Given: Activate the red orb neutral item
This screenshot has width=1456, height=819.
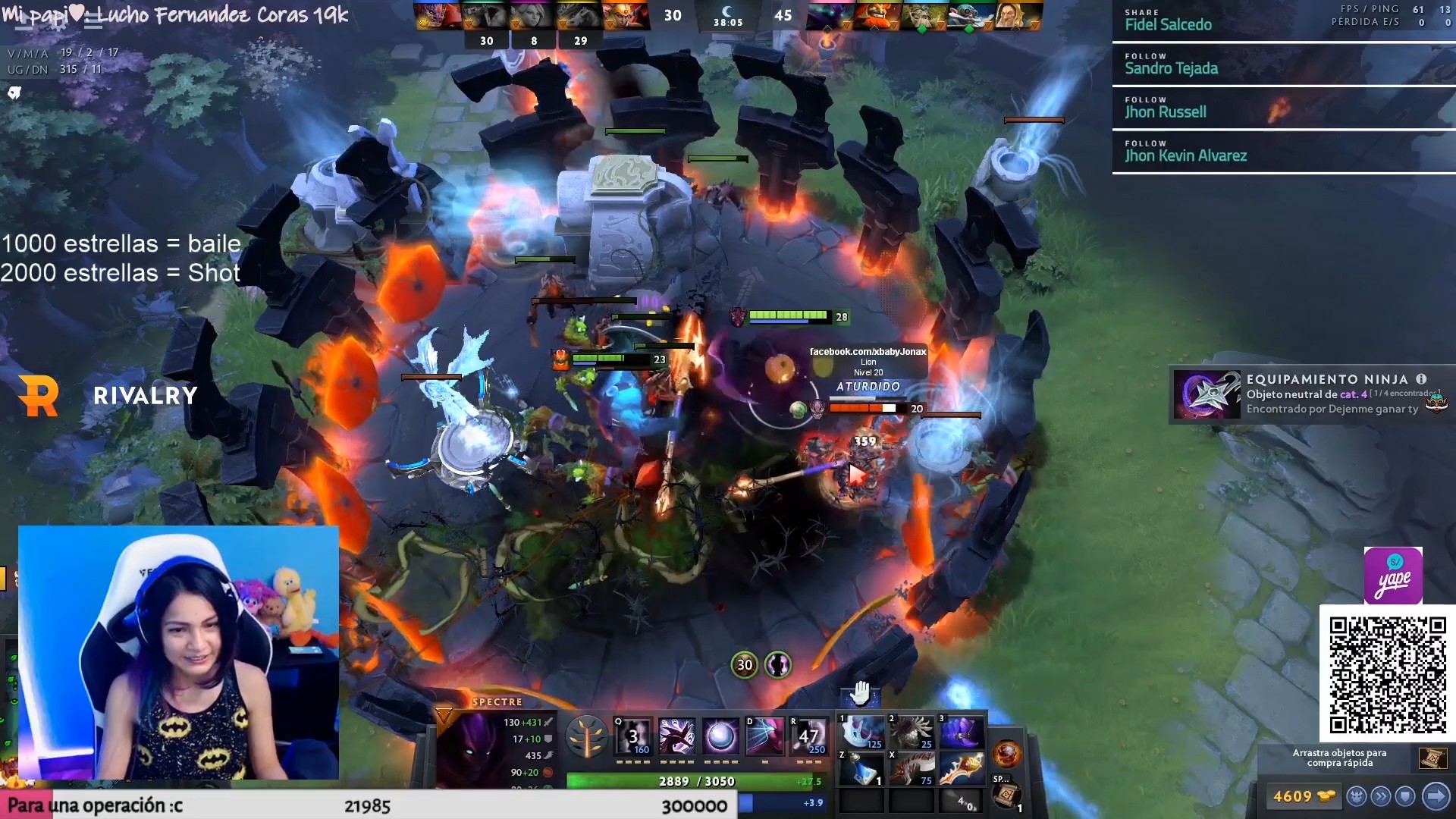Looking at the screenshot, I should coord(1007,755).
